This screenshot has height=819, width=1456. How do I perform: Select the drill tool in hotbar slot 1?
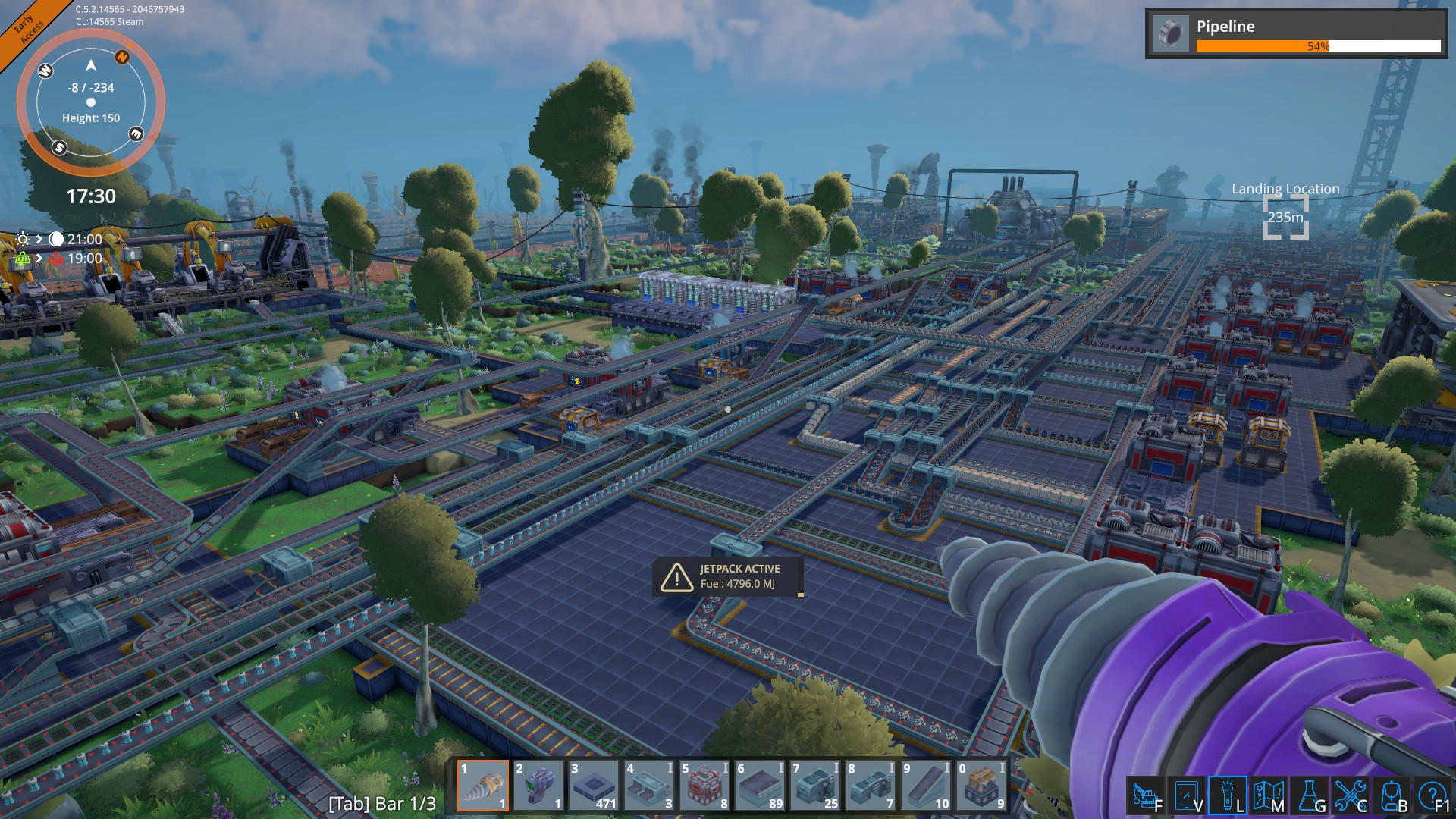(x=483, y=786)
